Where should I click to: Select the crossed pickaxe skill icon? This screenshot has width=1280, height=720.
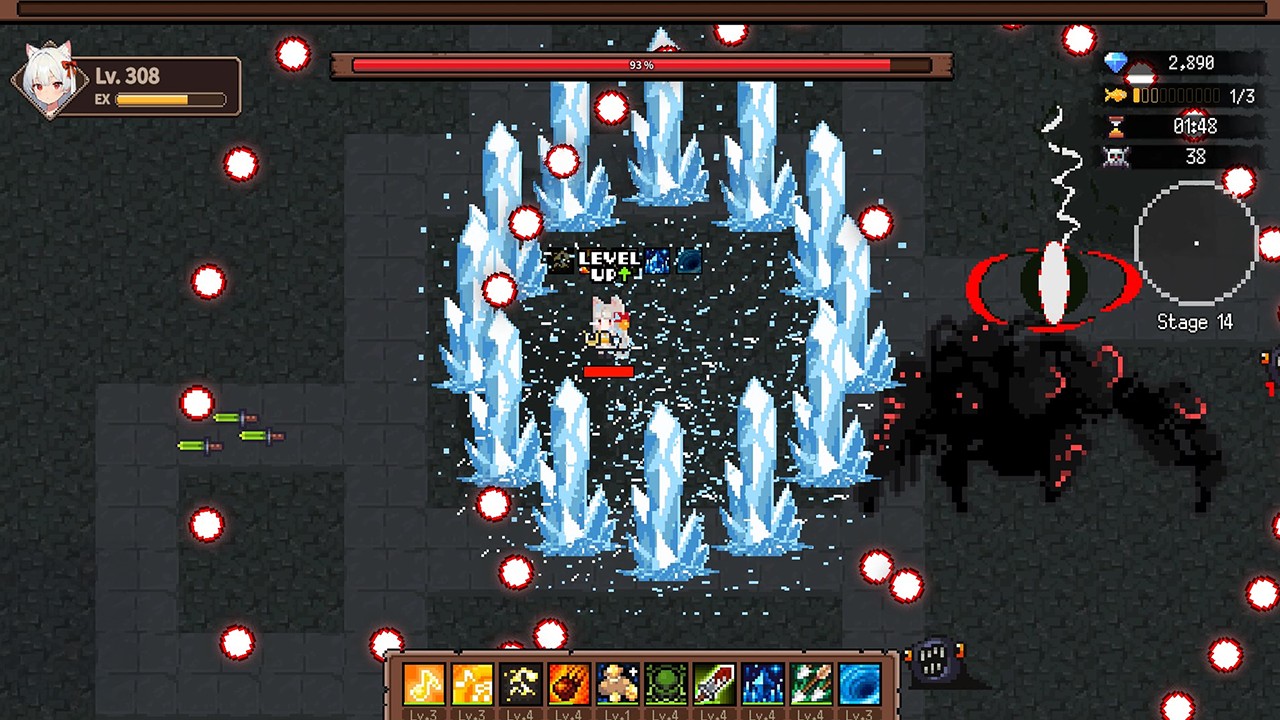click(x=520, y=683)
